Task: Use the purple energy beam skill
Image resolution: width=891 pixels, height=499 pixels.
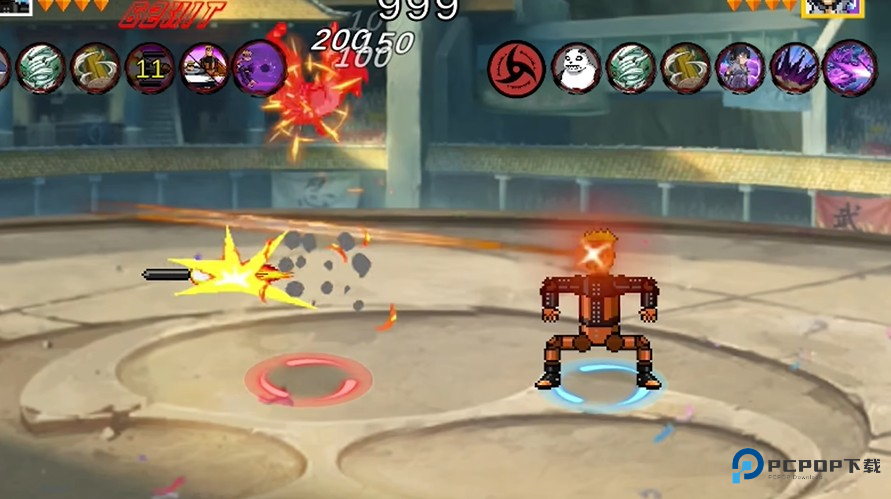Action: (849, 69)
